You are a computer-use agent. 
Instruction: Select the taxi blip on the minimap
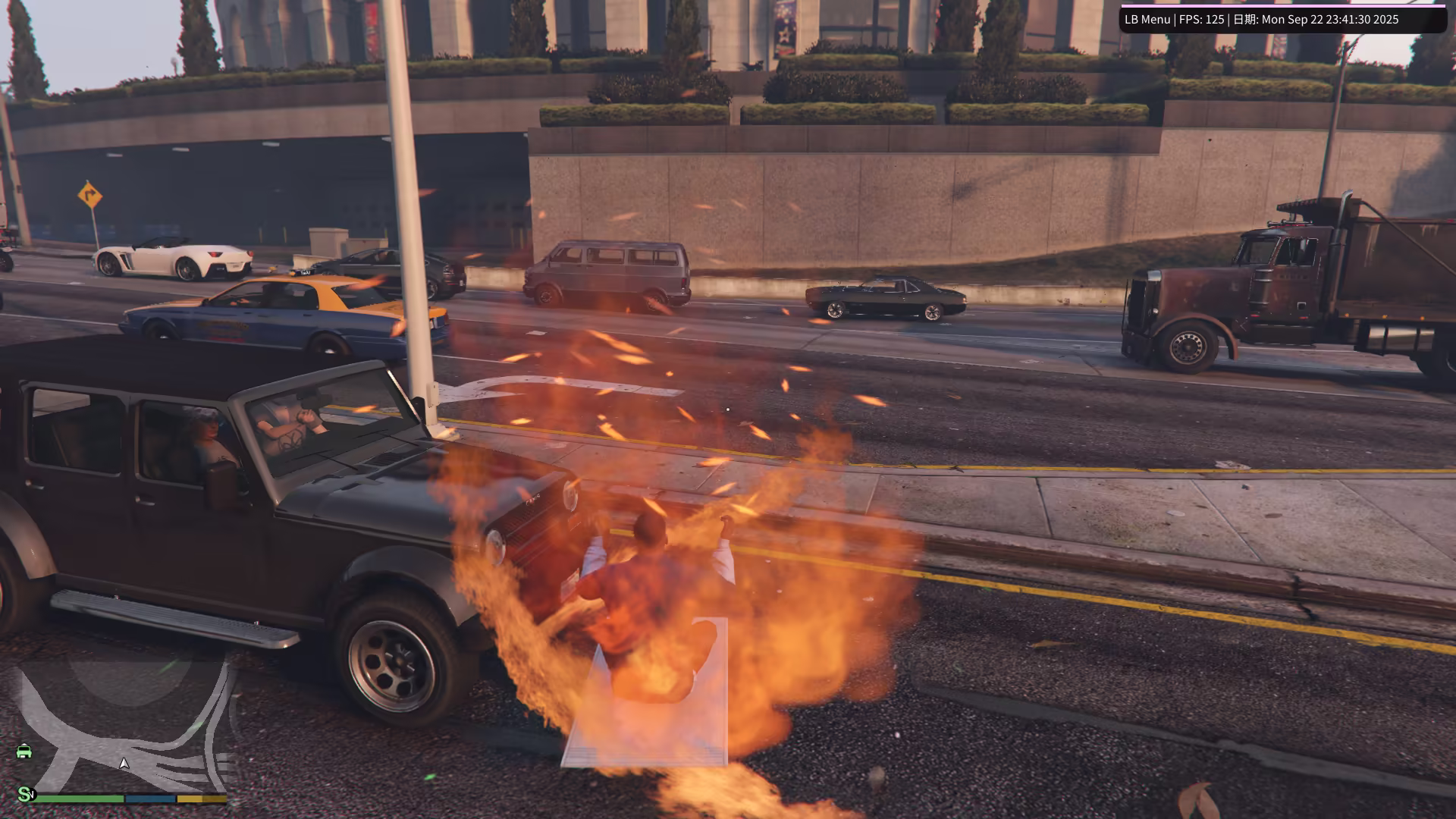[24, 751]
